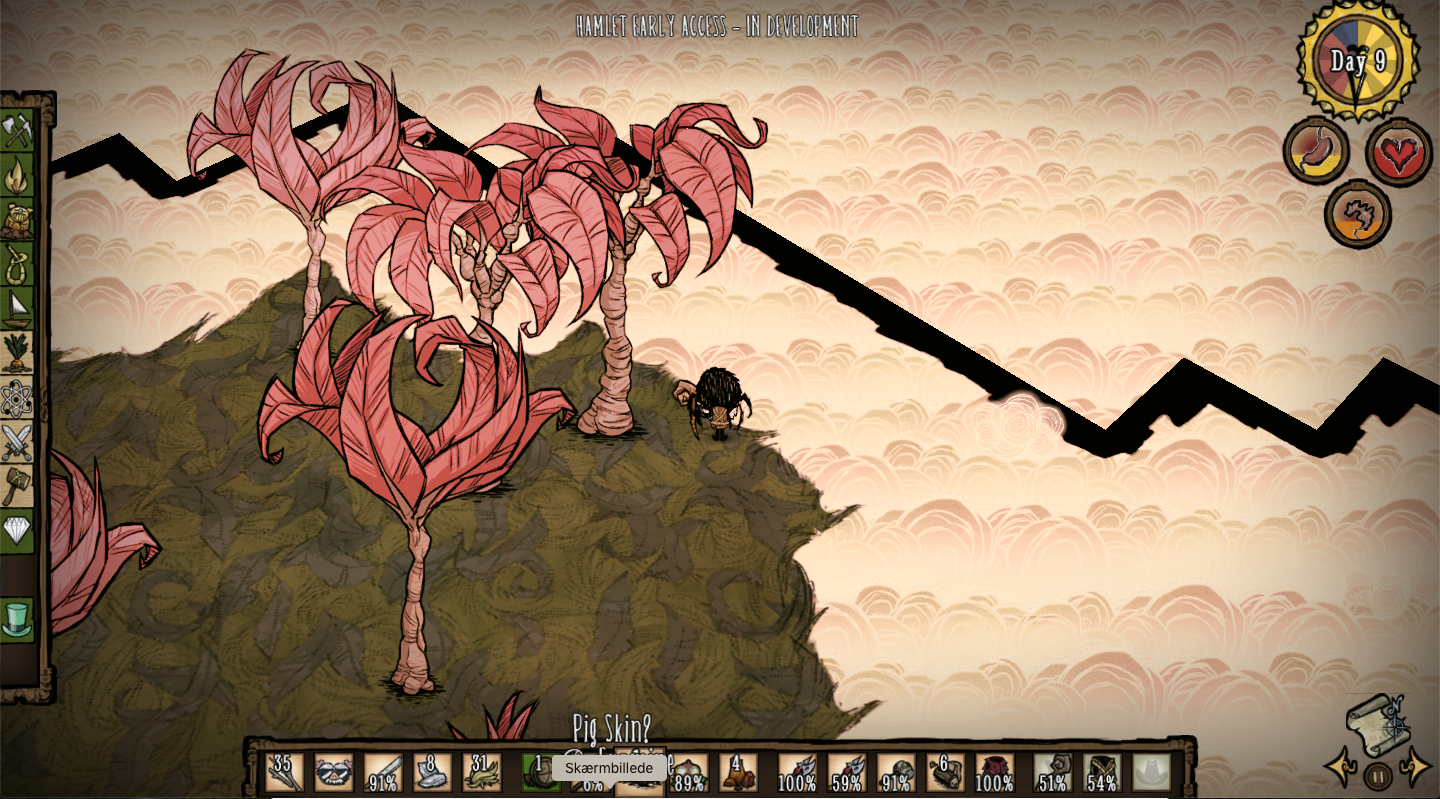Rotate camera with the left arrow
The width and height of the screenshot is (1440, 799).
(1340, 768)
